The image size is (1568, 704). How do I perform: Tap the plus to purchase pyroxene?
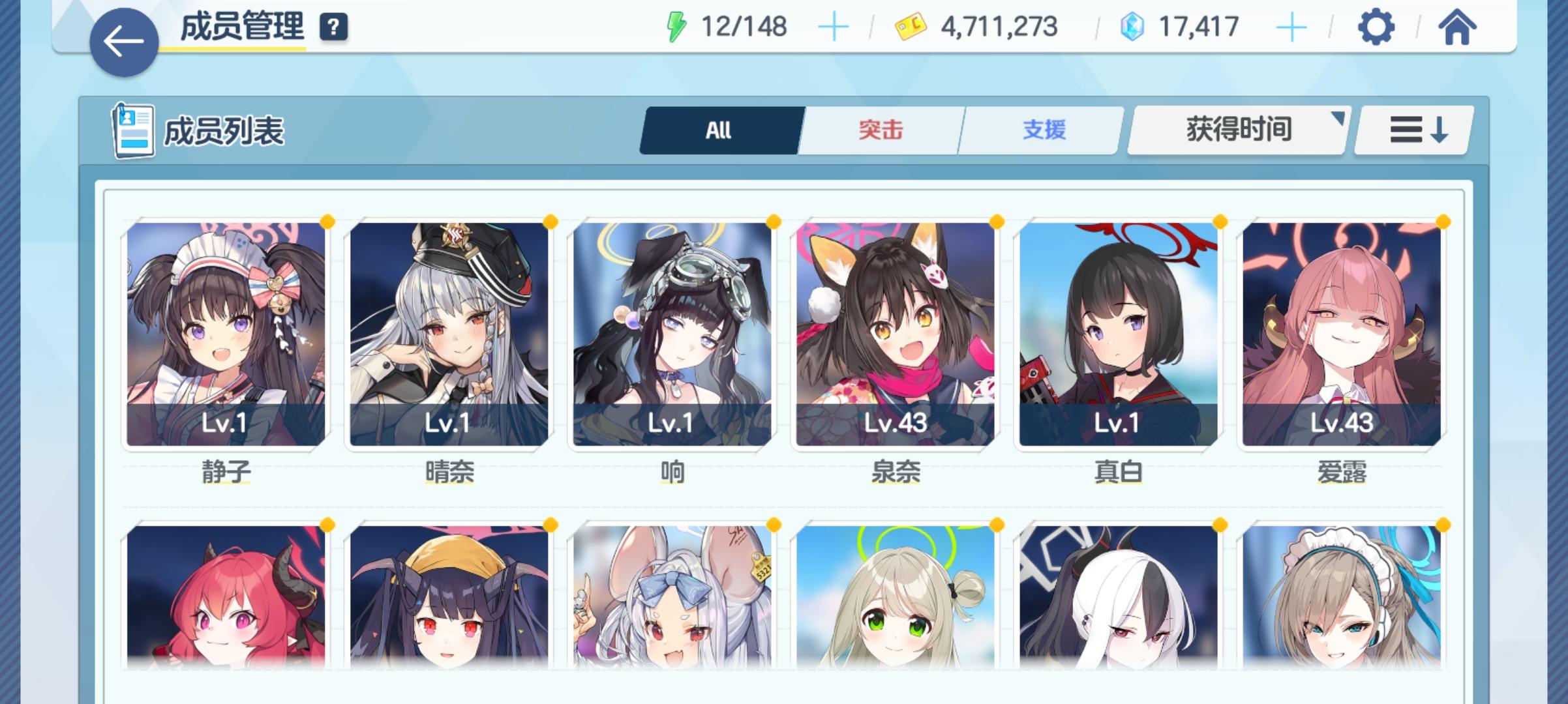tap(1290, 27)
